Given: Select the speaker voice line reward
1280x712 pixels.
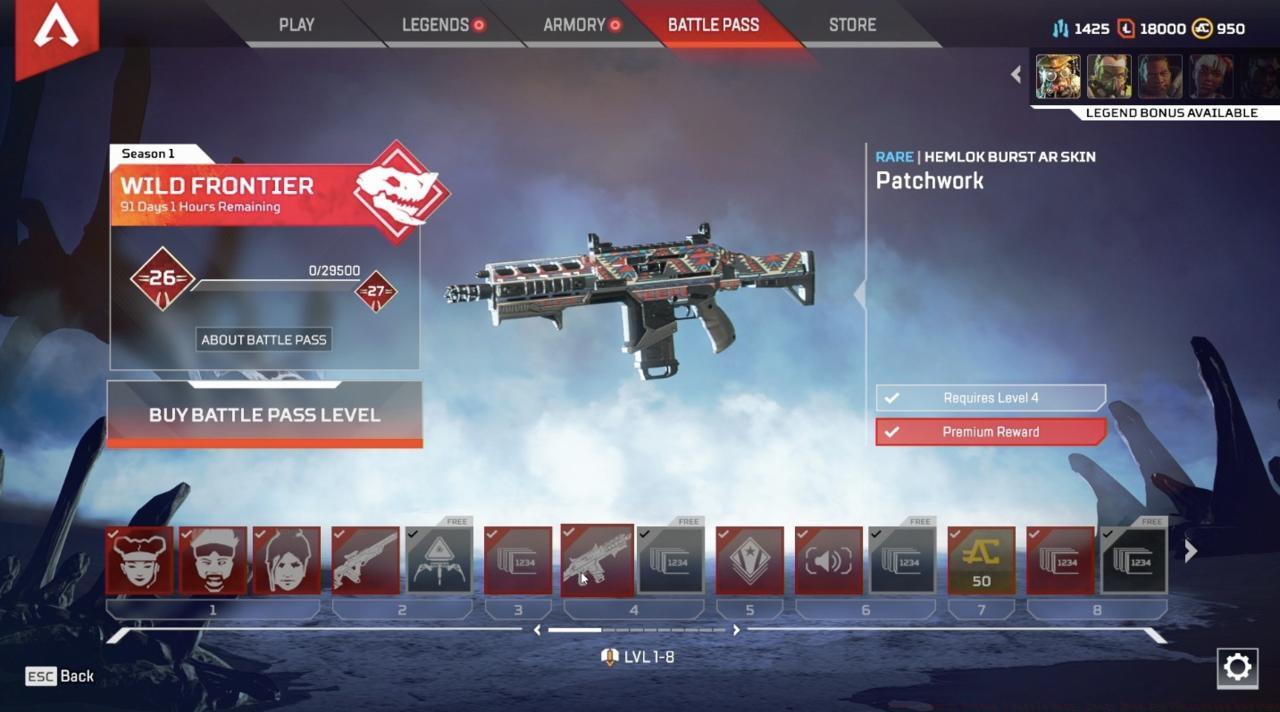Looking at the screenshot, I should pos(828,561).
